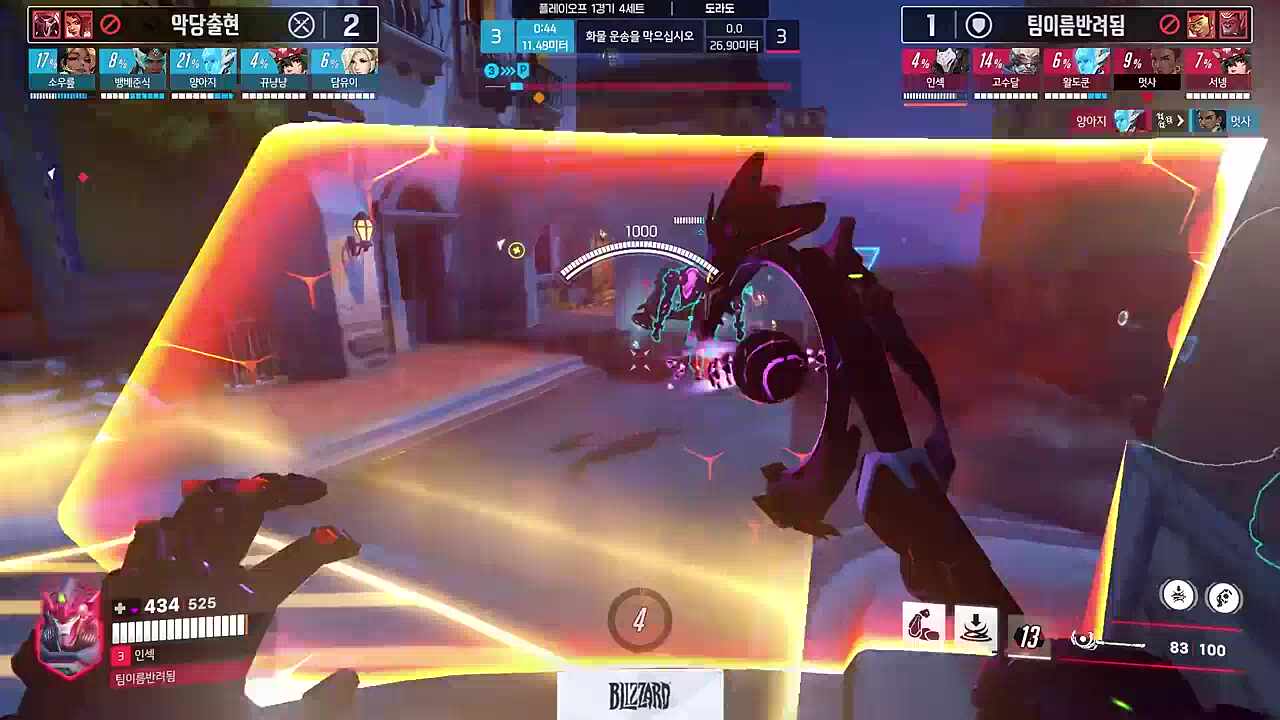
Task: Spectate the Mercy player 담유이
Action: click(344, 72)
